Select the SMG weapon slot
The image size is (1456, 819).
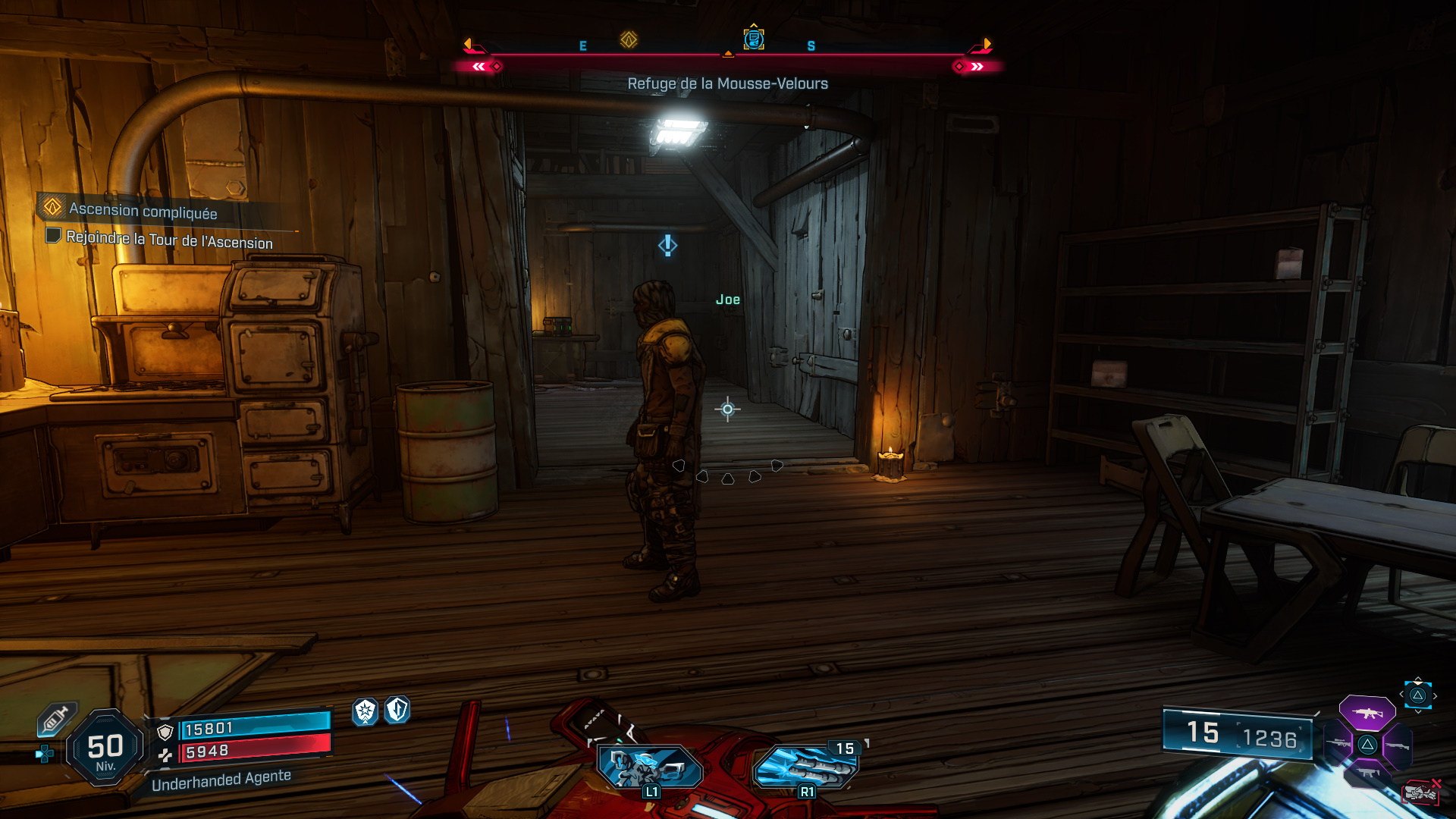click(x=1367, y=772)
